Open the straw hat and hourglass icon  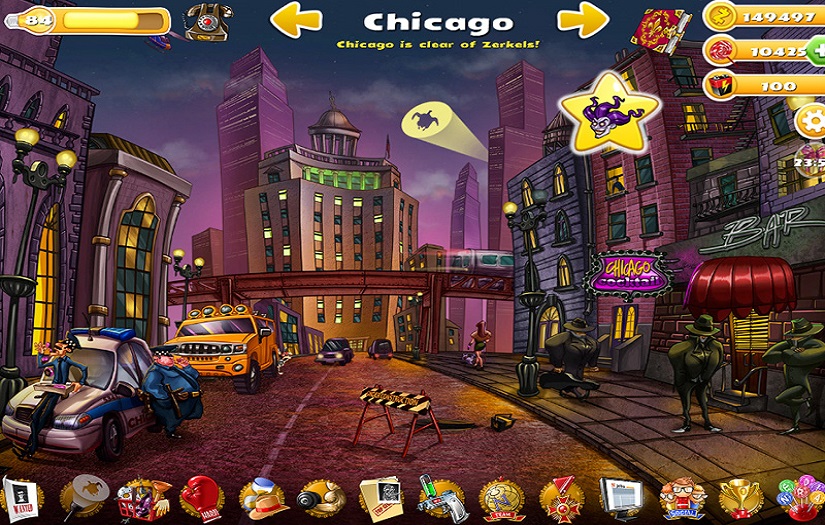pyautogui.click(x=264, y=497)
